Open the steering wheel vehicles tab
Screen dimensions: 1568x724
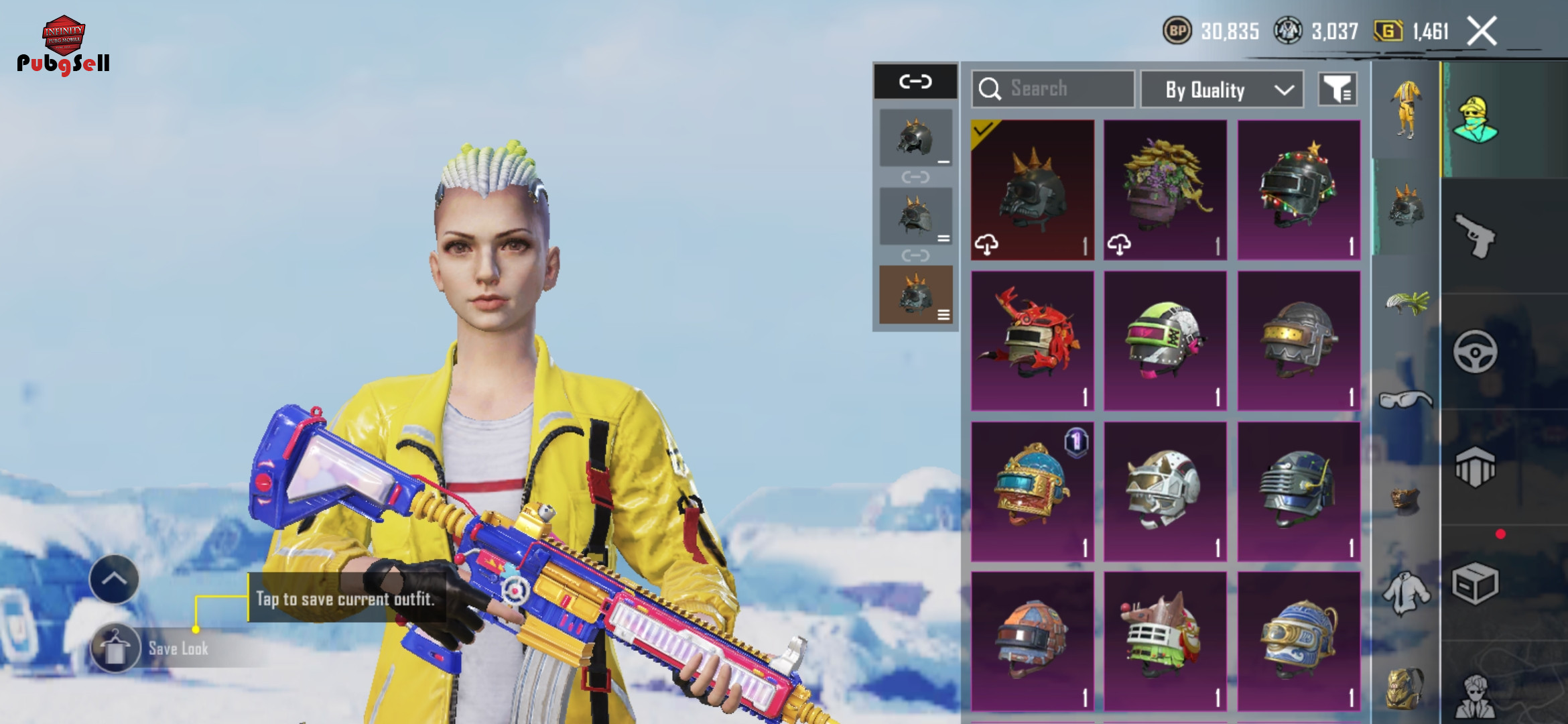pyautogui.click(x=1476, y=351)
